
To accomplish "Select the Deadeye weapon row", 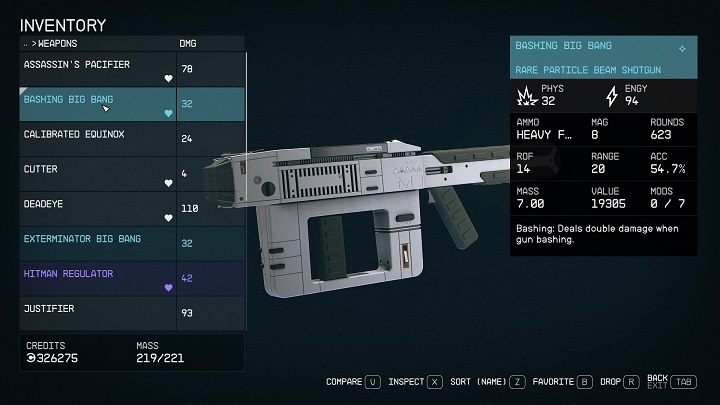I will tap(98, 206).
